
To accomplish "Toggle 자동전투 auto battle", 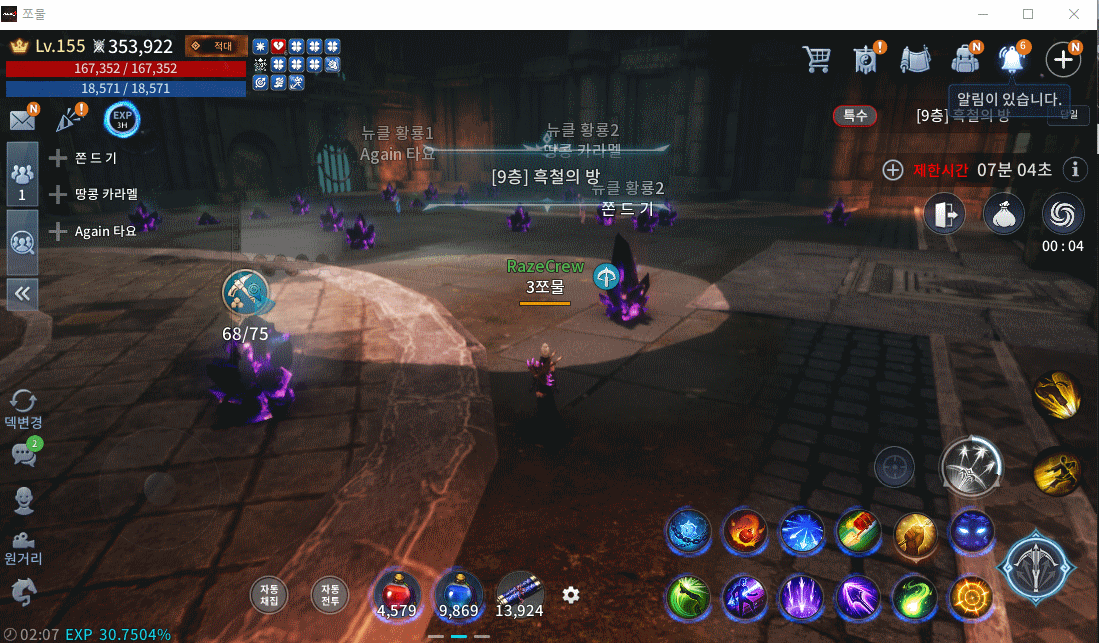I will click(329, 595).
